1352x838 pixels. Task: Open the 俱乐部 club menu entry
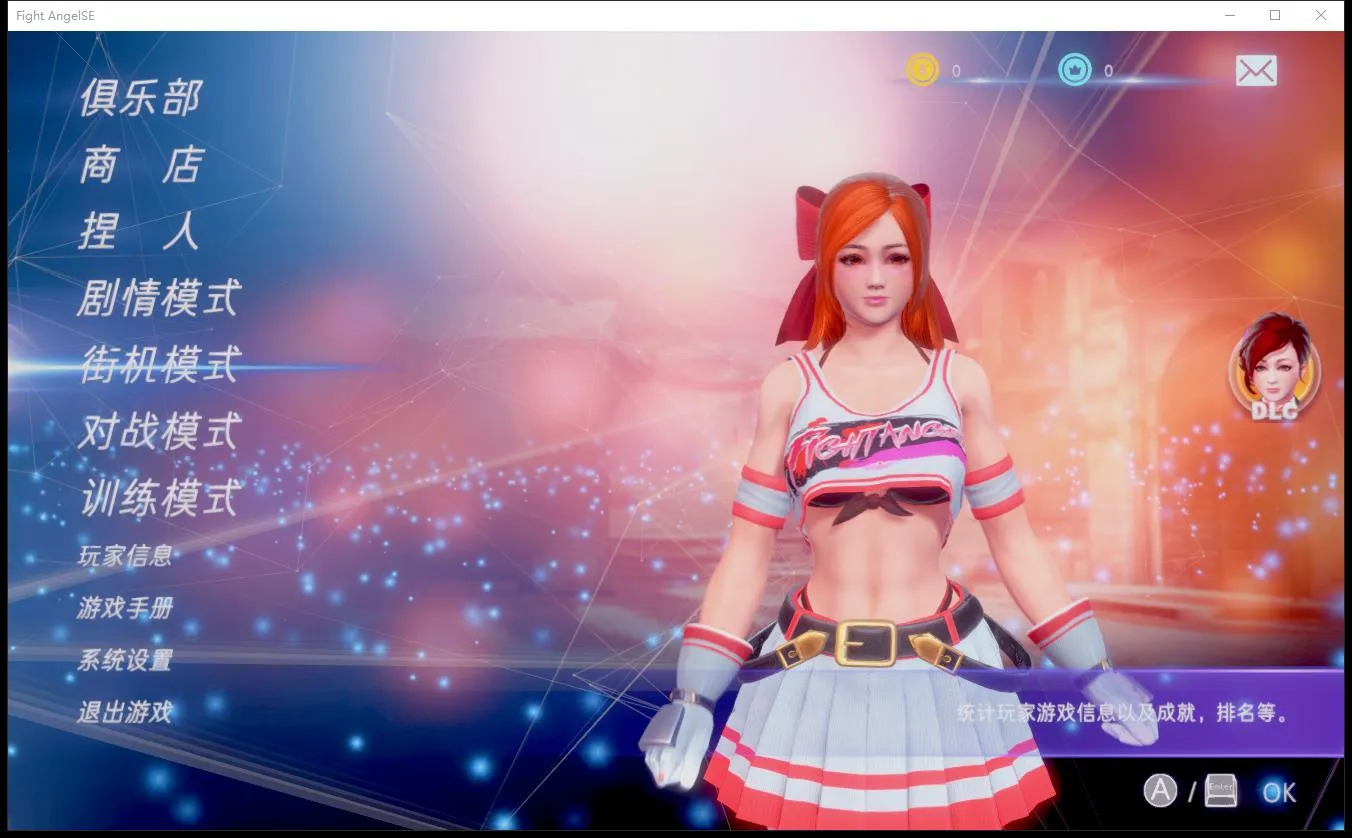(140, 96)
